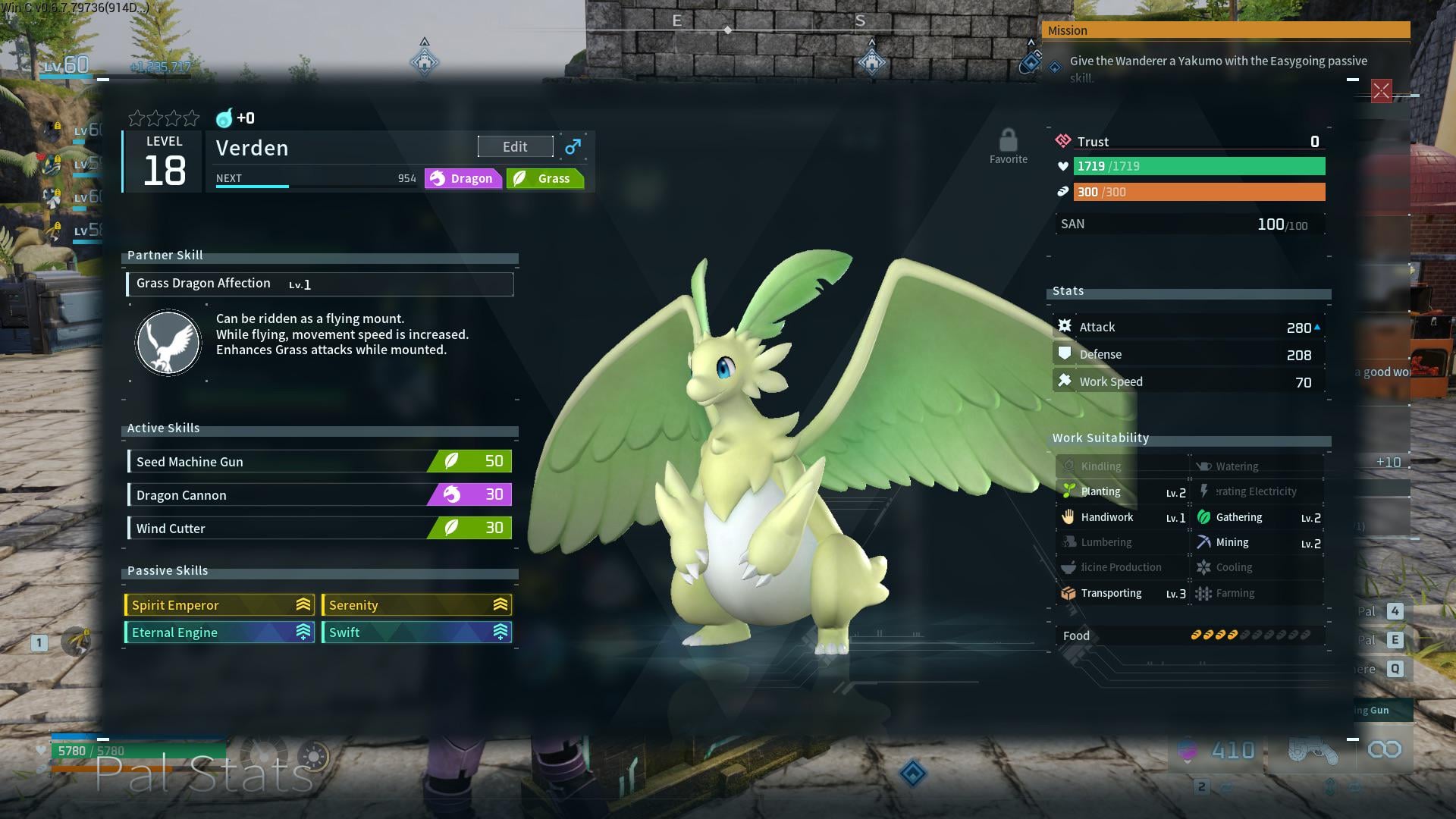
Task: Select the Planting work suitability entry
Action: tap(1122, 491)
